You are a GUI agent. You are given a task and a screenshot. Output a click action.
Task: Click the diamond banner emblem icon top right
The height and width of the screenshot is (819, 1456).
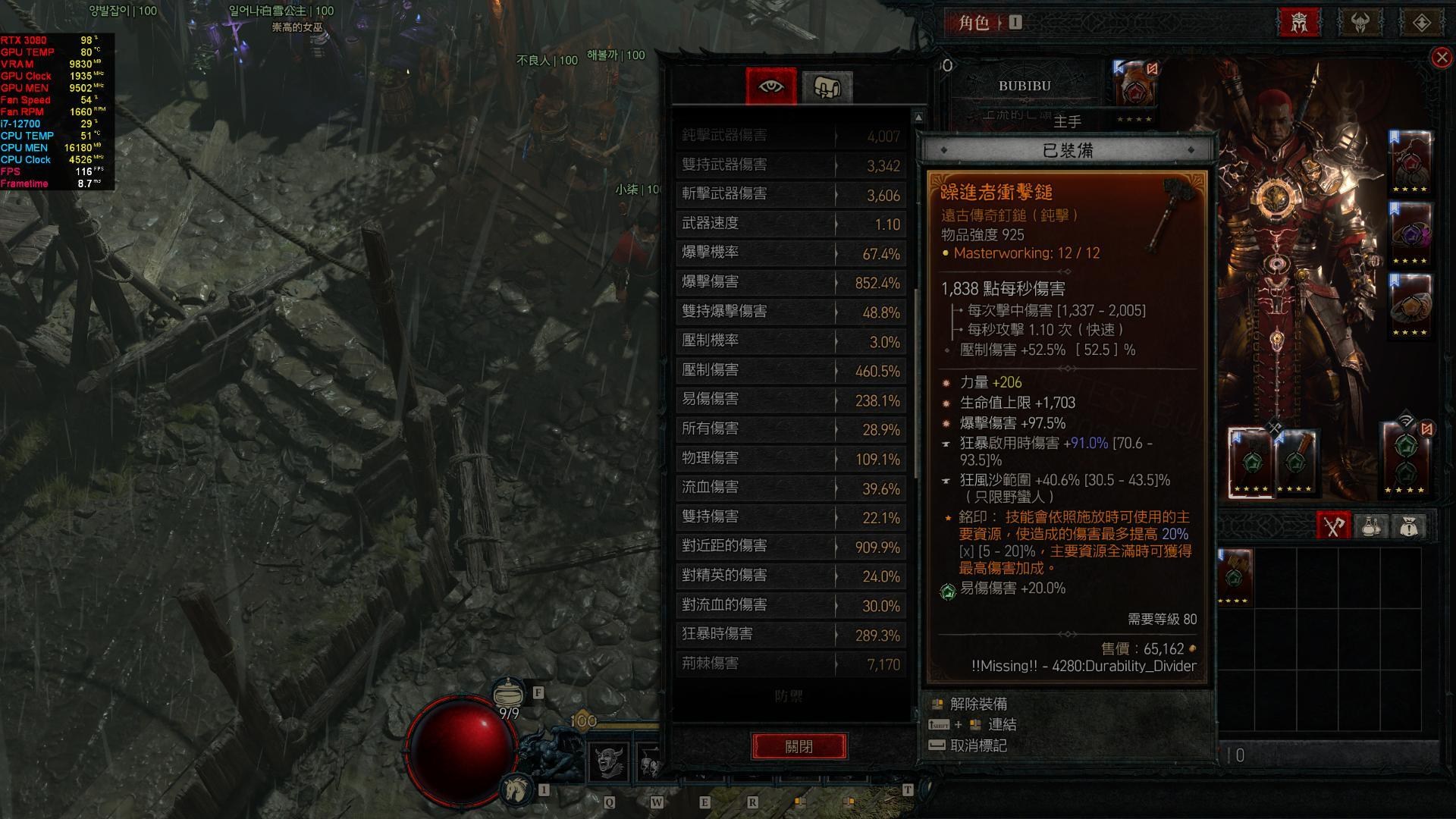click(1422, 22)
